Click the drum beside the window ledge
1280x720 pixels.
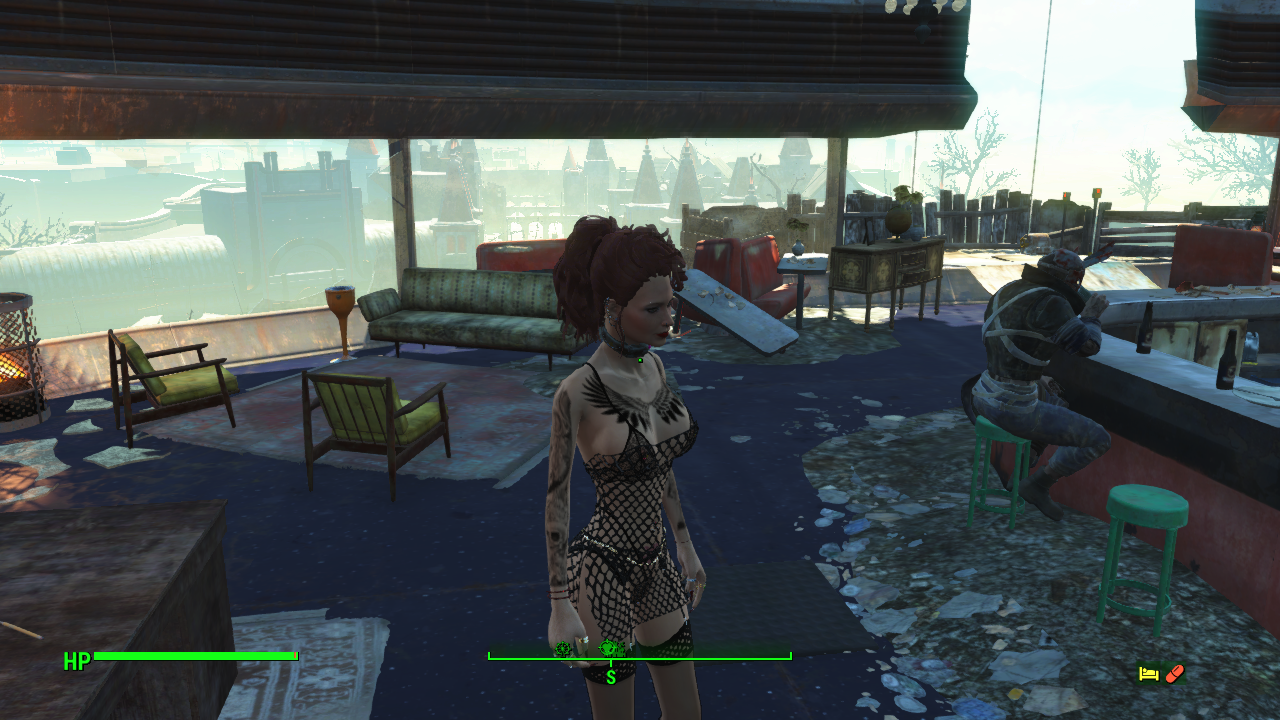(x=337, y=305)
